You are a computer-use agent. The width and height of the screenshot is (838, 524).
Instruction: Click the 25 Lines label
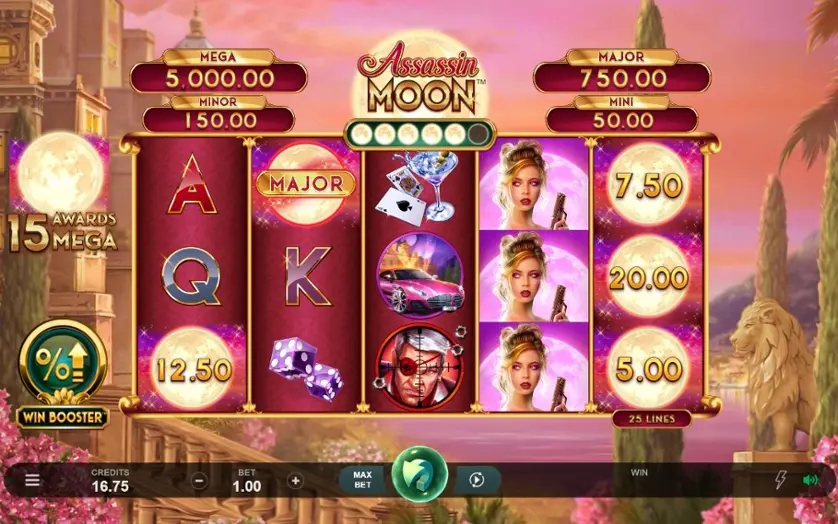click(651, 418)
